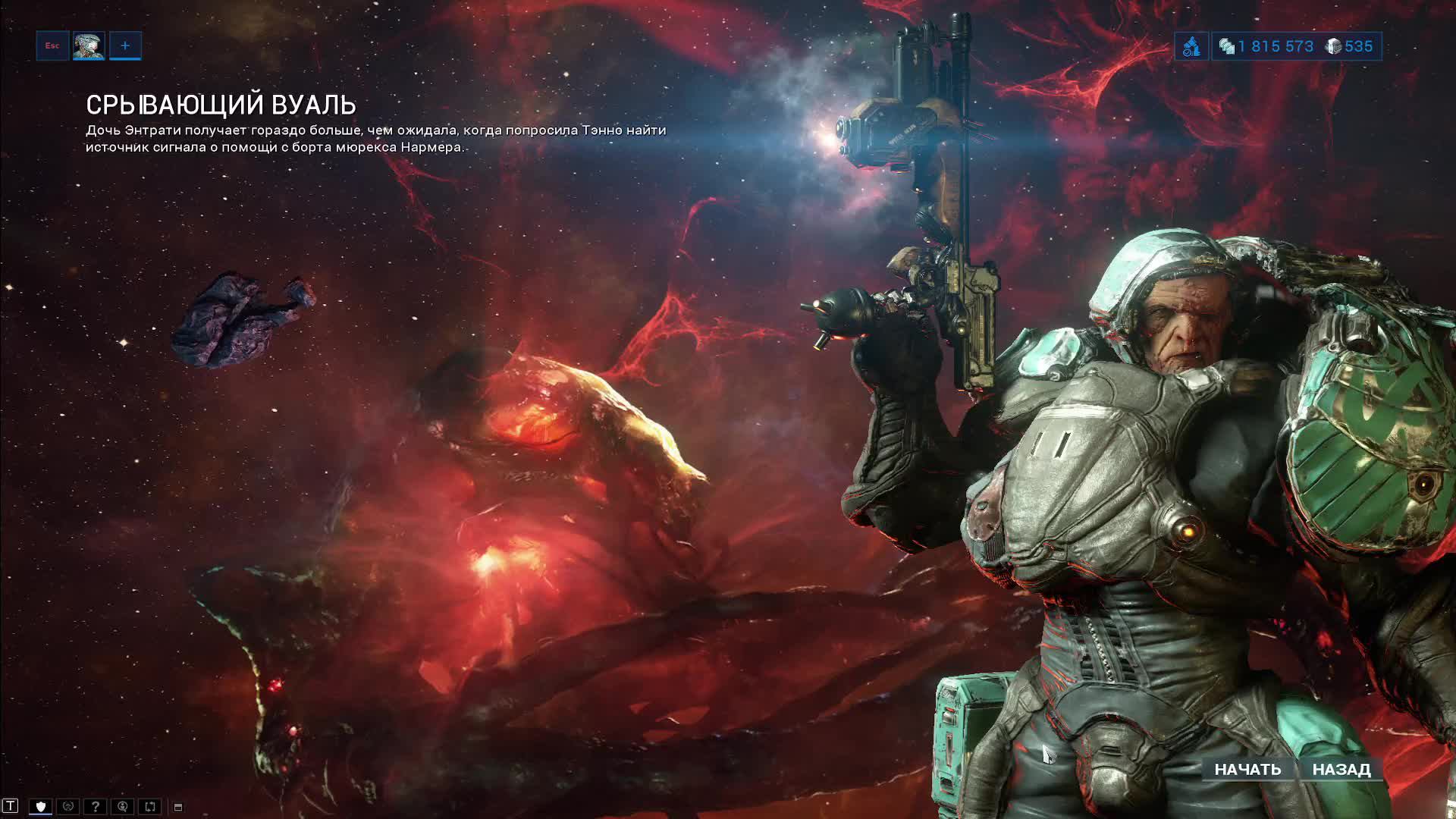Open the Nightwave laurel icon
Viewport: 1456px width, 819px height.
(x=67, y=806)
